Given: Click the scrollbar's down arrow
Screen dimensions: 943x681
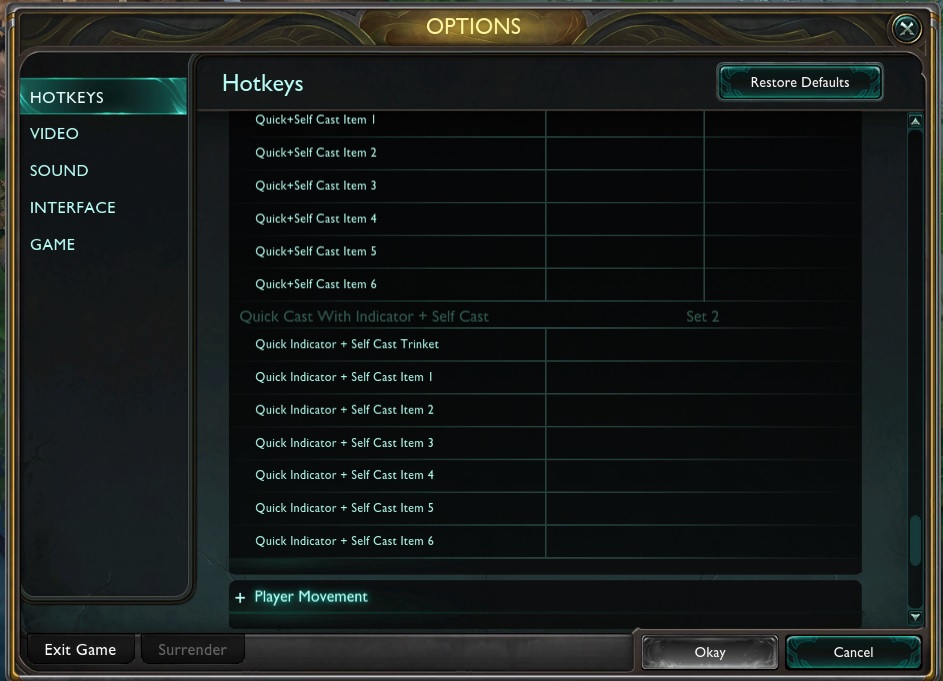Looking at the screenshot, I should point(914,618).
